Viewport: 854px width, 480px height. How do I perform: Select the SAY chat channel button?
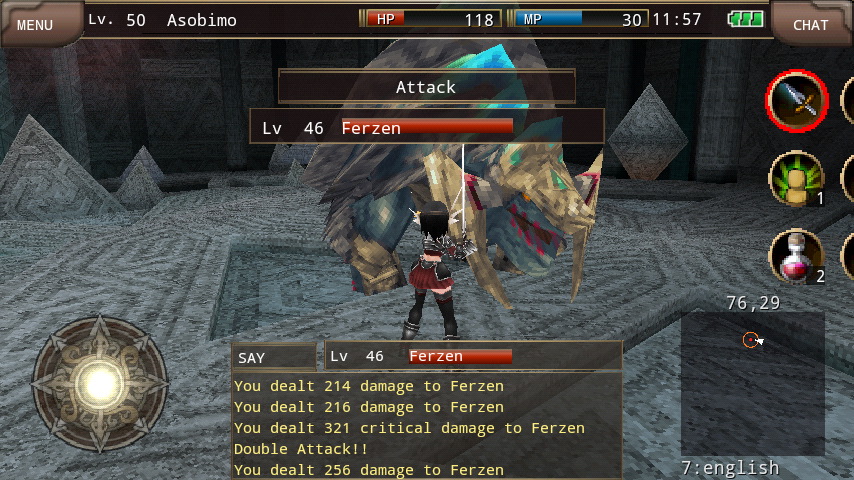tap(273, 357)
